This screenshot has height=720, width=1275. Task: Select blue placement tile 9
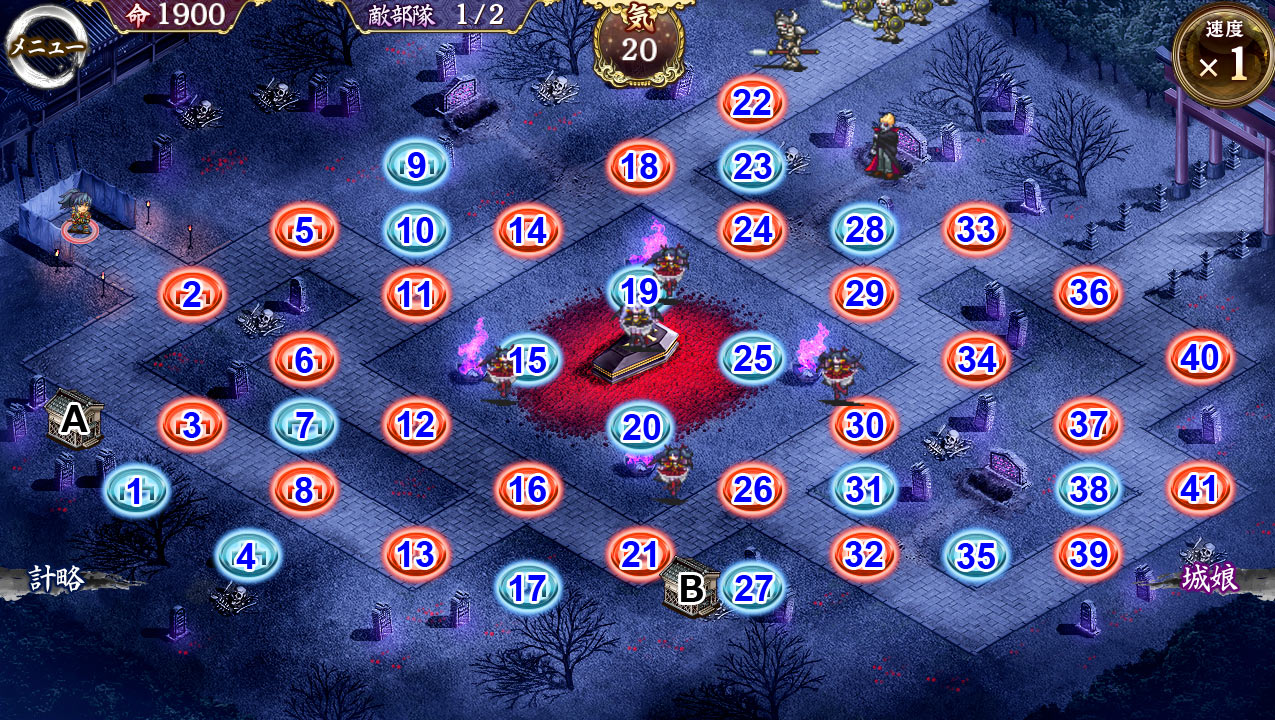click(x=416, y=166)
